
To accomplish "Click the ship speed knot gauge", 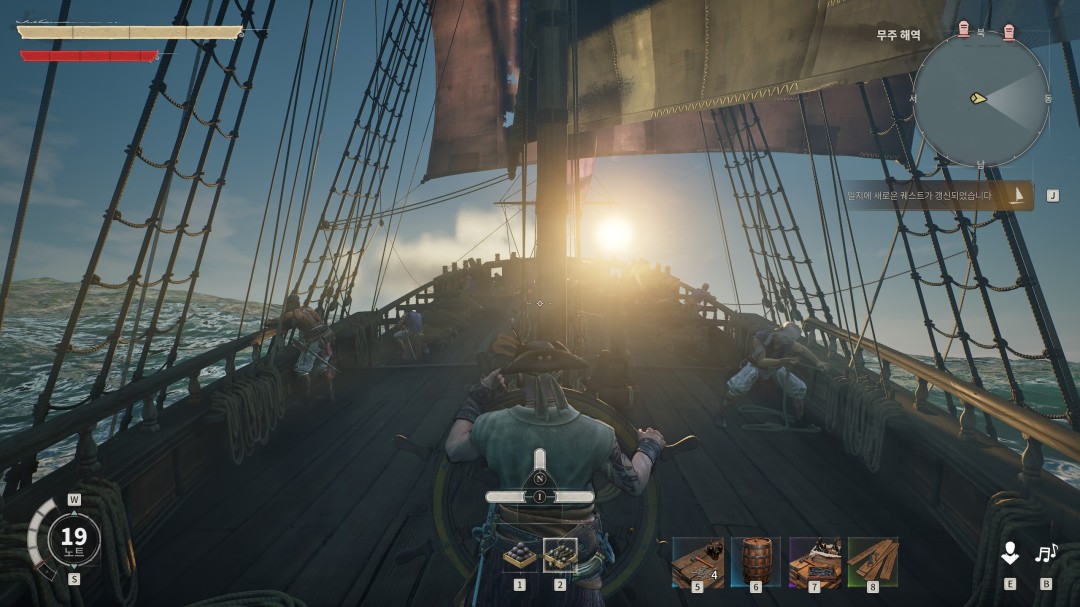I will coord(73,540).
